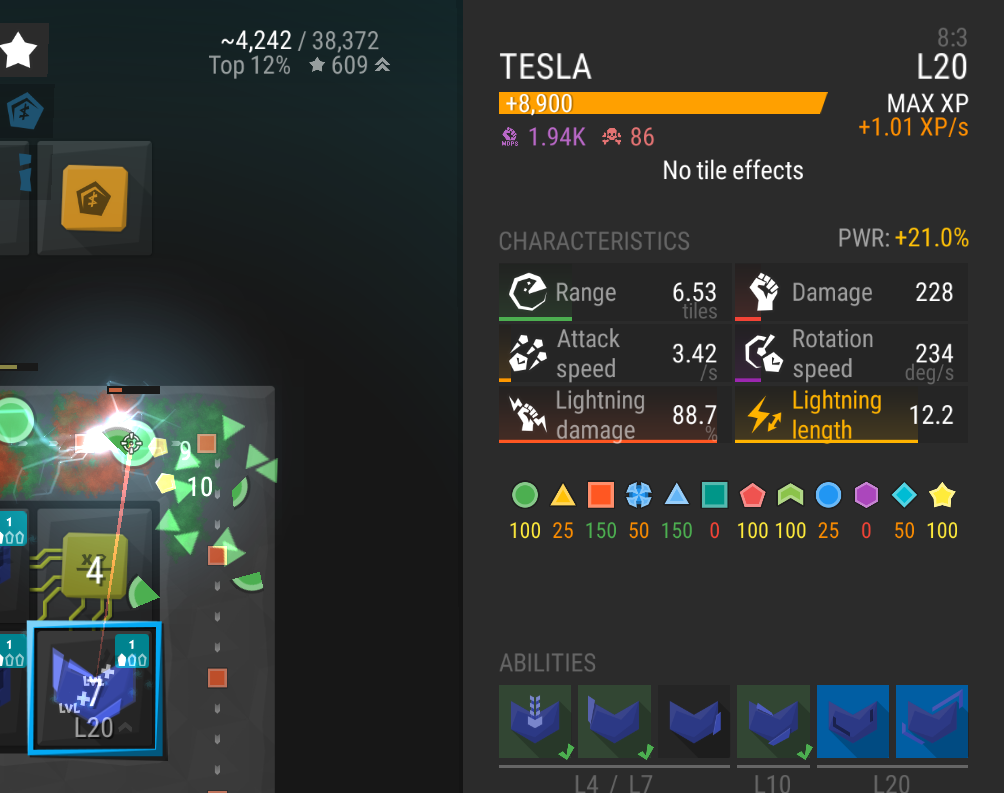
Task: Select the yellow-green modifier tile numbered 4
Action: pyautogui.click(x=94, y=569)
